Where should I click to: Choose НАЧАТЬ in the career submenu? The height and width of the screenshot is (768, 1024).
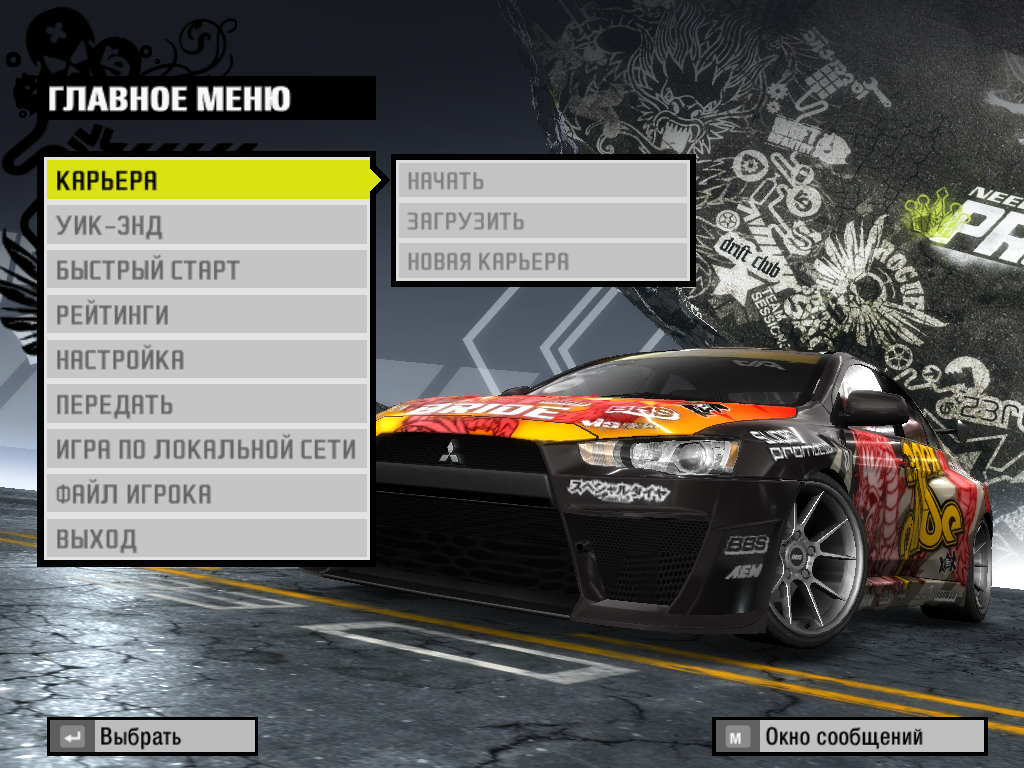(543, 181)
